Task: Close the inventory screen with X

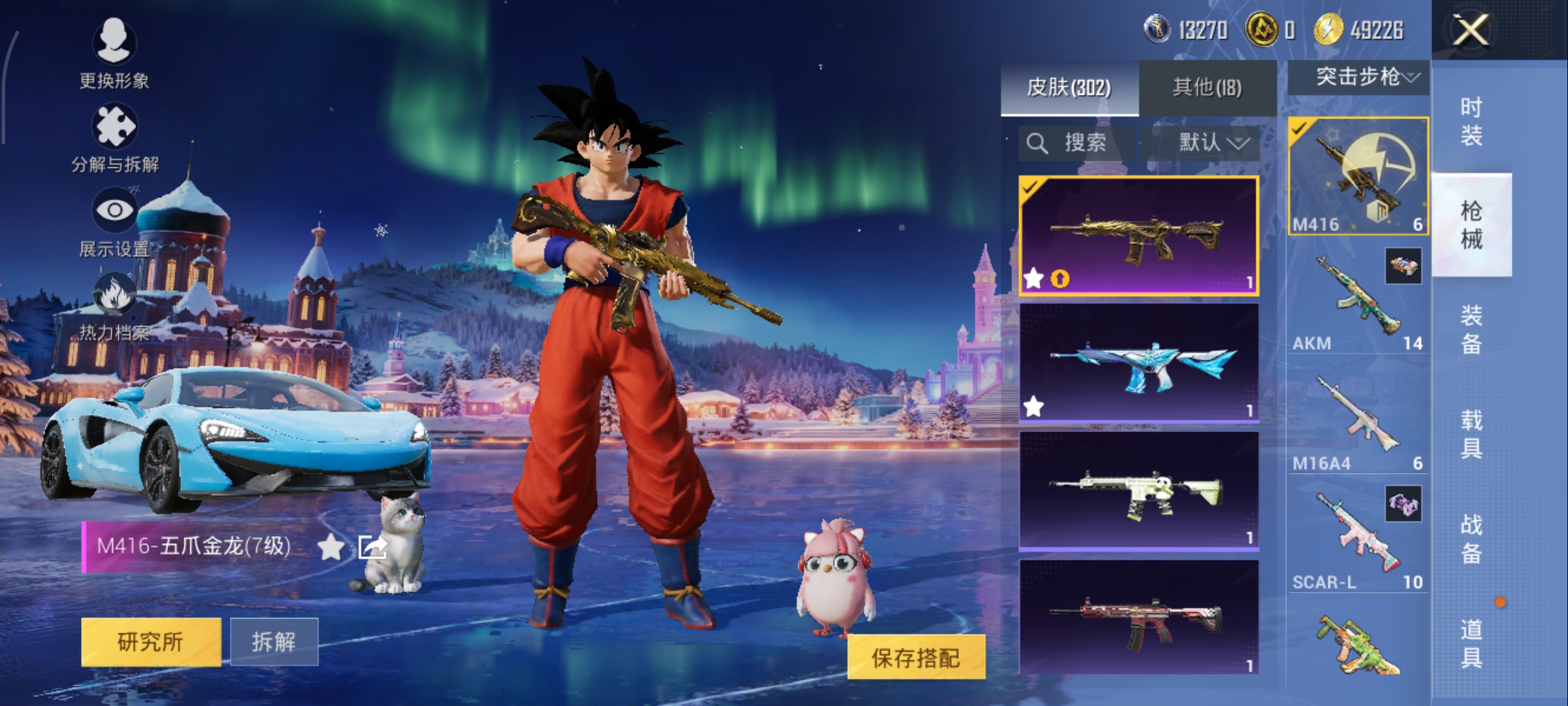Action: (1470, 30)
